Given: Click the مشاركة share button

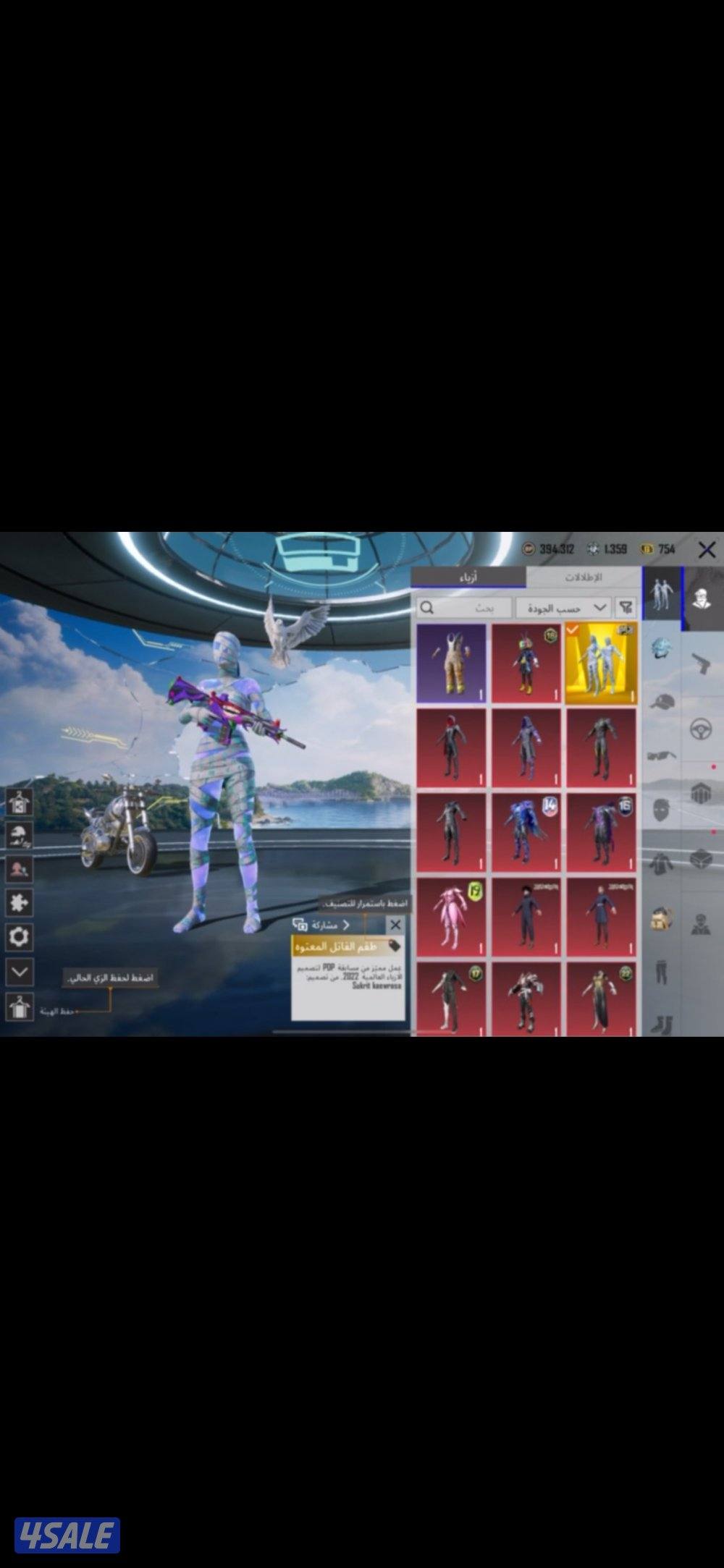Looking at the screenshot, I should [x=321, y=925].
